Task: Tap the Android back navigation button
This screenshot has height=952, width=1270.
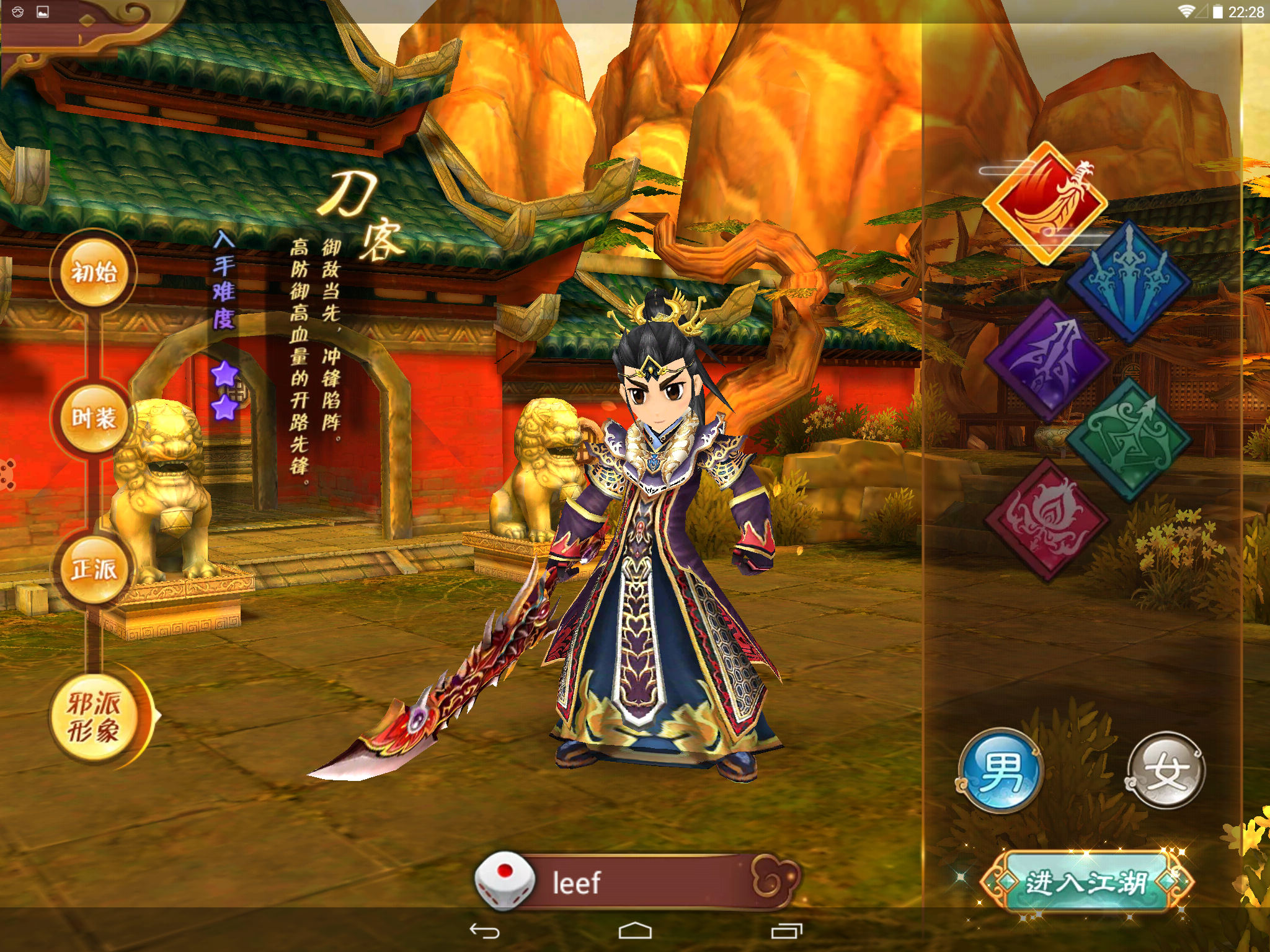Action: (484, 931)
